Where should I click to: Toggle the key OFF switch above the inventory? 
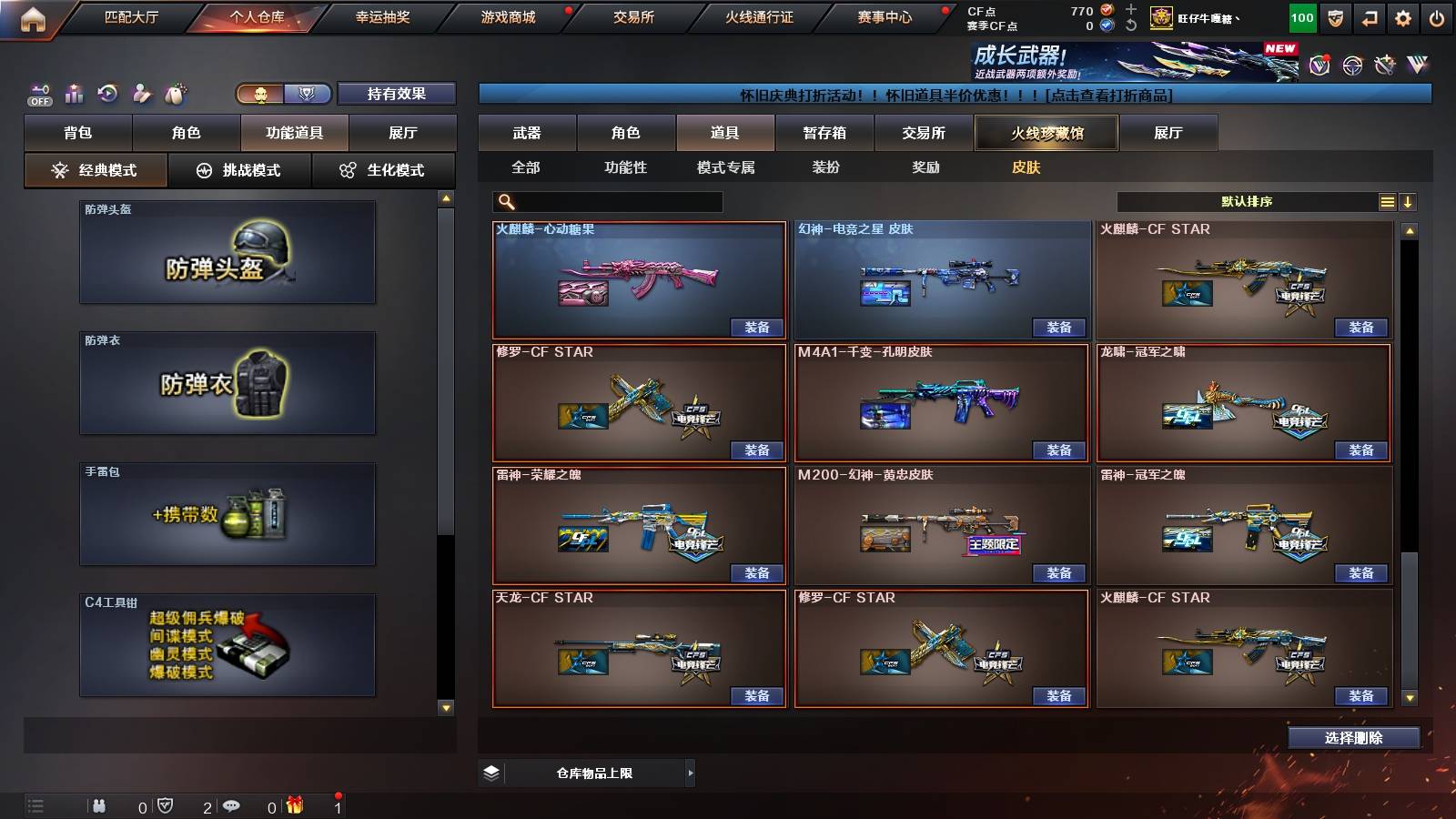point(36,94)
